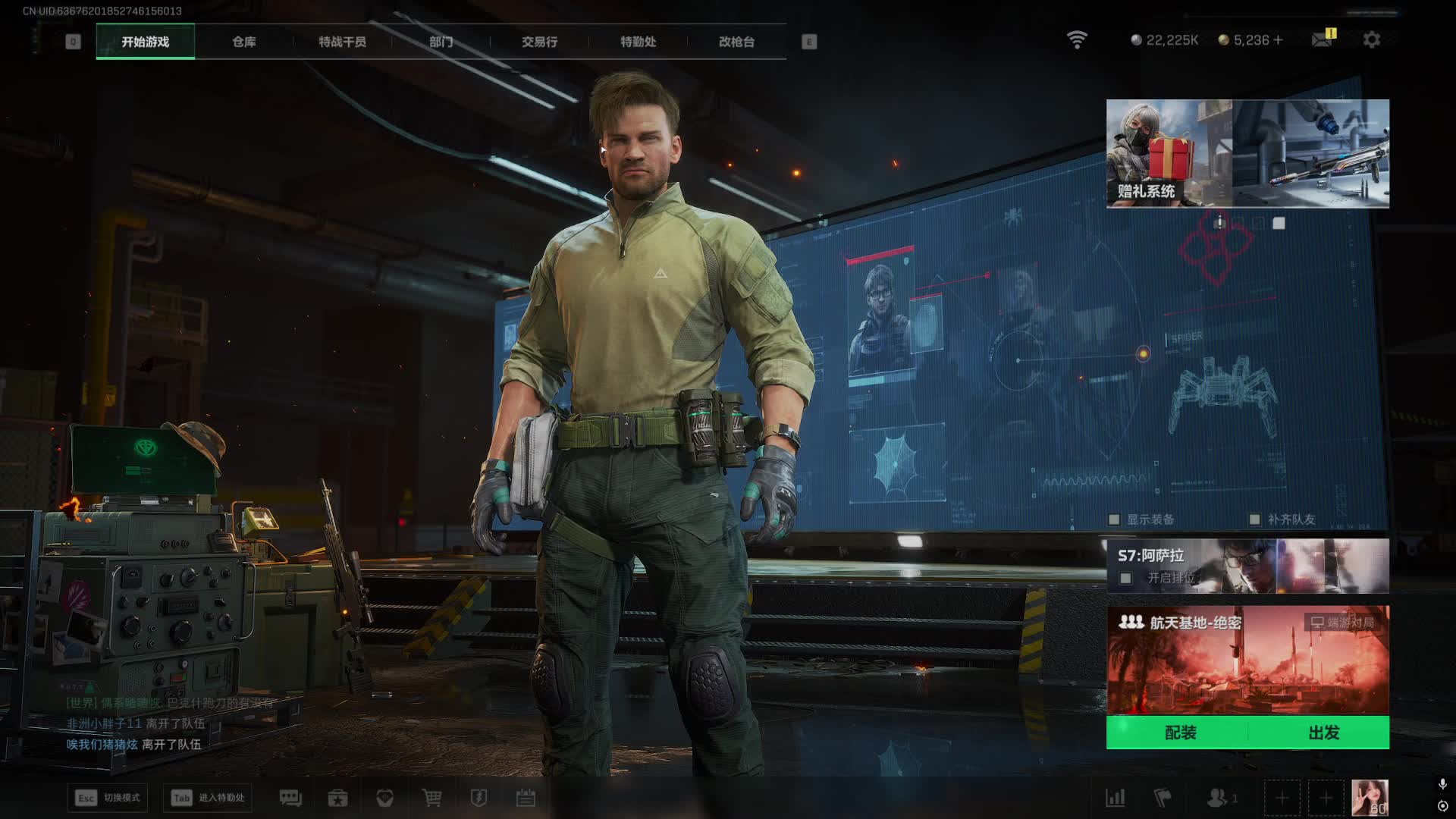This screenshot has width=1456, height=819.
Task: Open the 特勤处 tab
Action: (638, 42)
